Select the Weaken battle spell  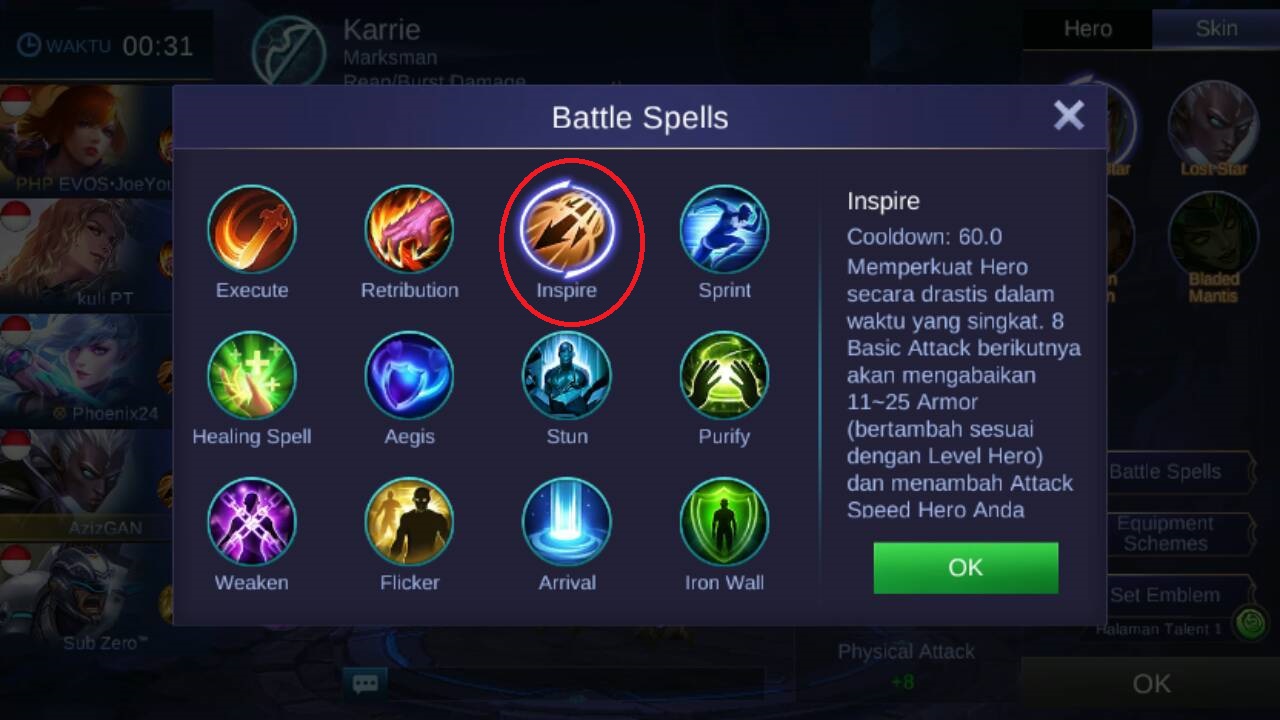tap(252, 522)
